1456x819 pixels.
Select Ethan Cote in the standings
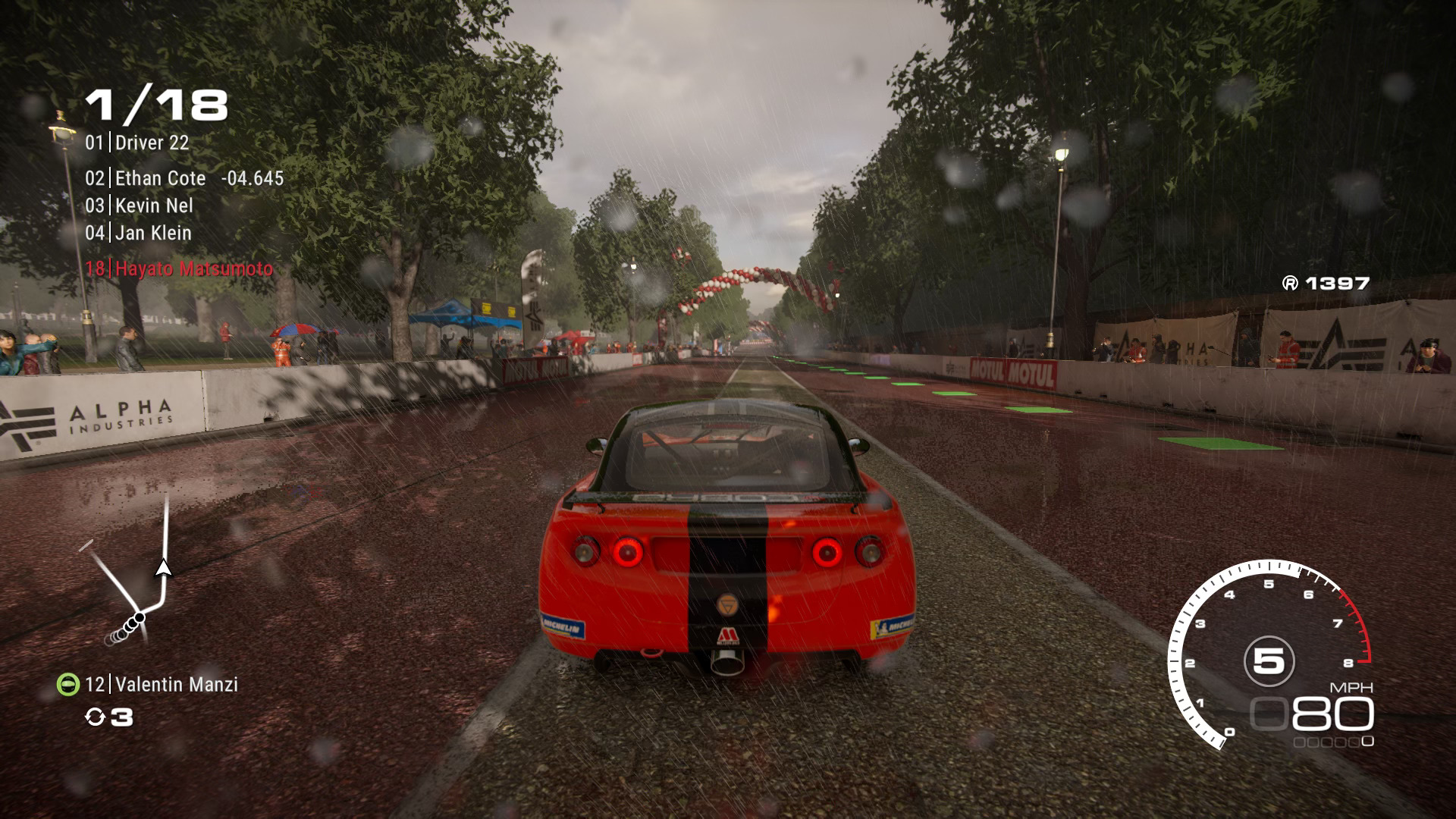160,178
